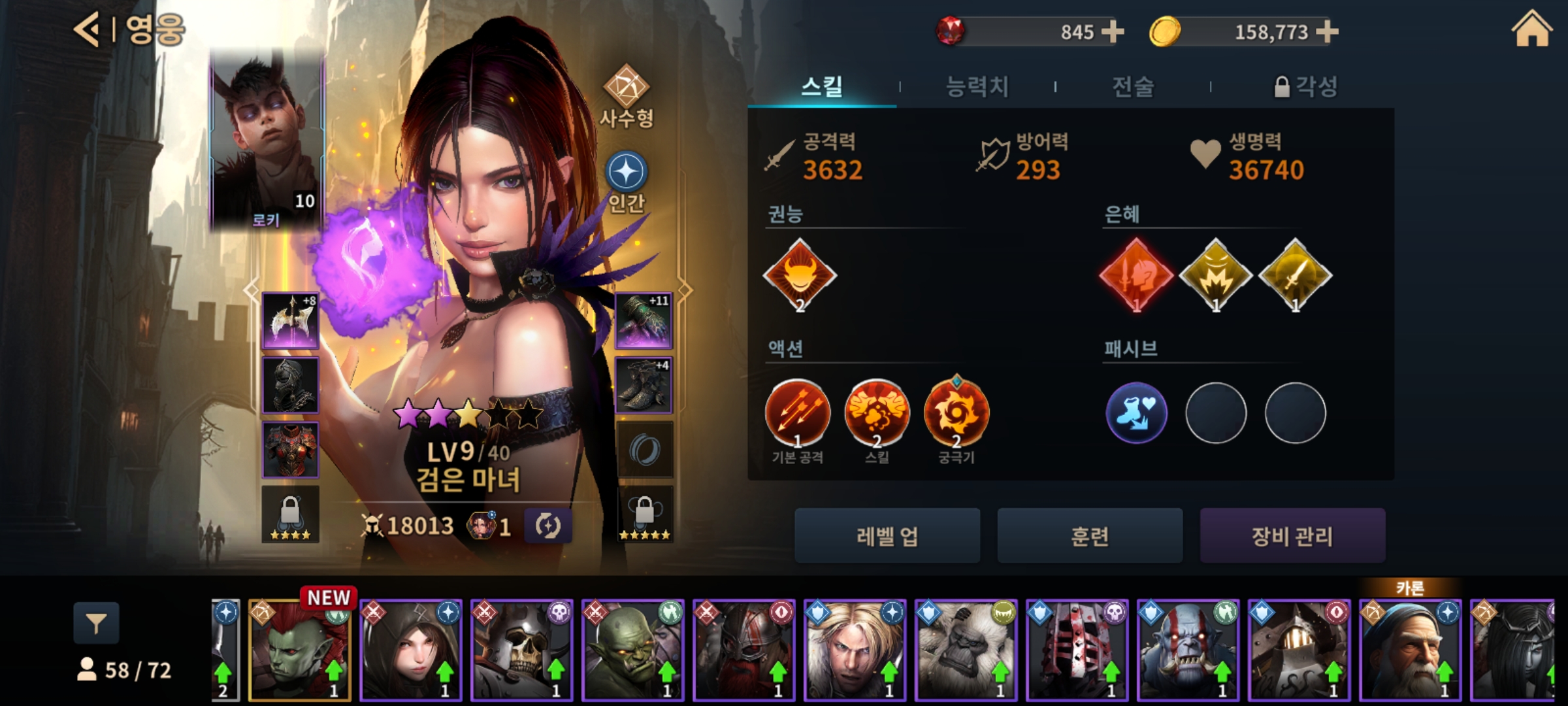The height and width of the screenshot is (706, 1568).
Task: Select the +11 gauntlet equipment slot
Action: [644, 320]
